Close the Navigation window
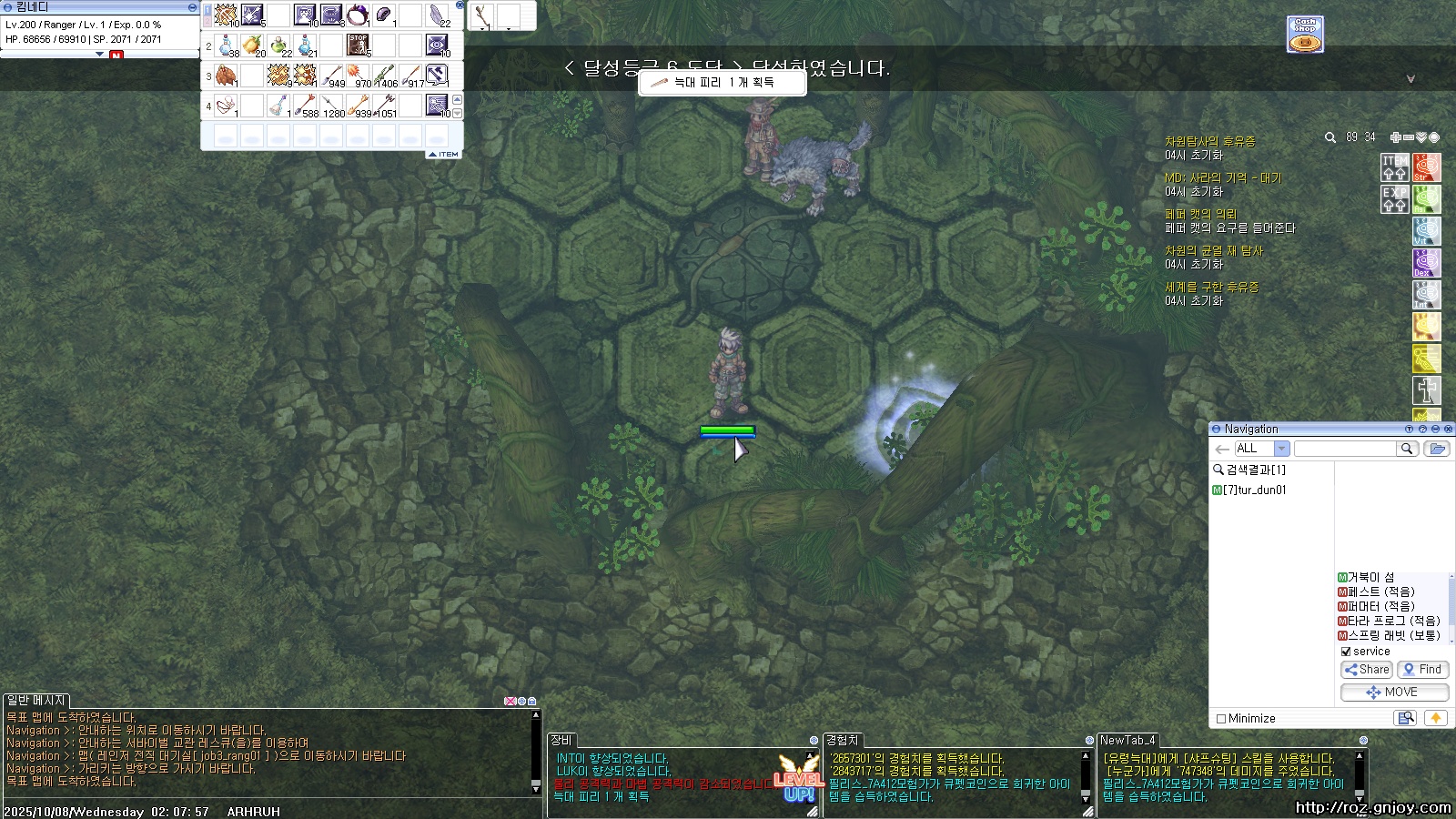Screen dimensions: 1456x819 click(1448, 429)
